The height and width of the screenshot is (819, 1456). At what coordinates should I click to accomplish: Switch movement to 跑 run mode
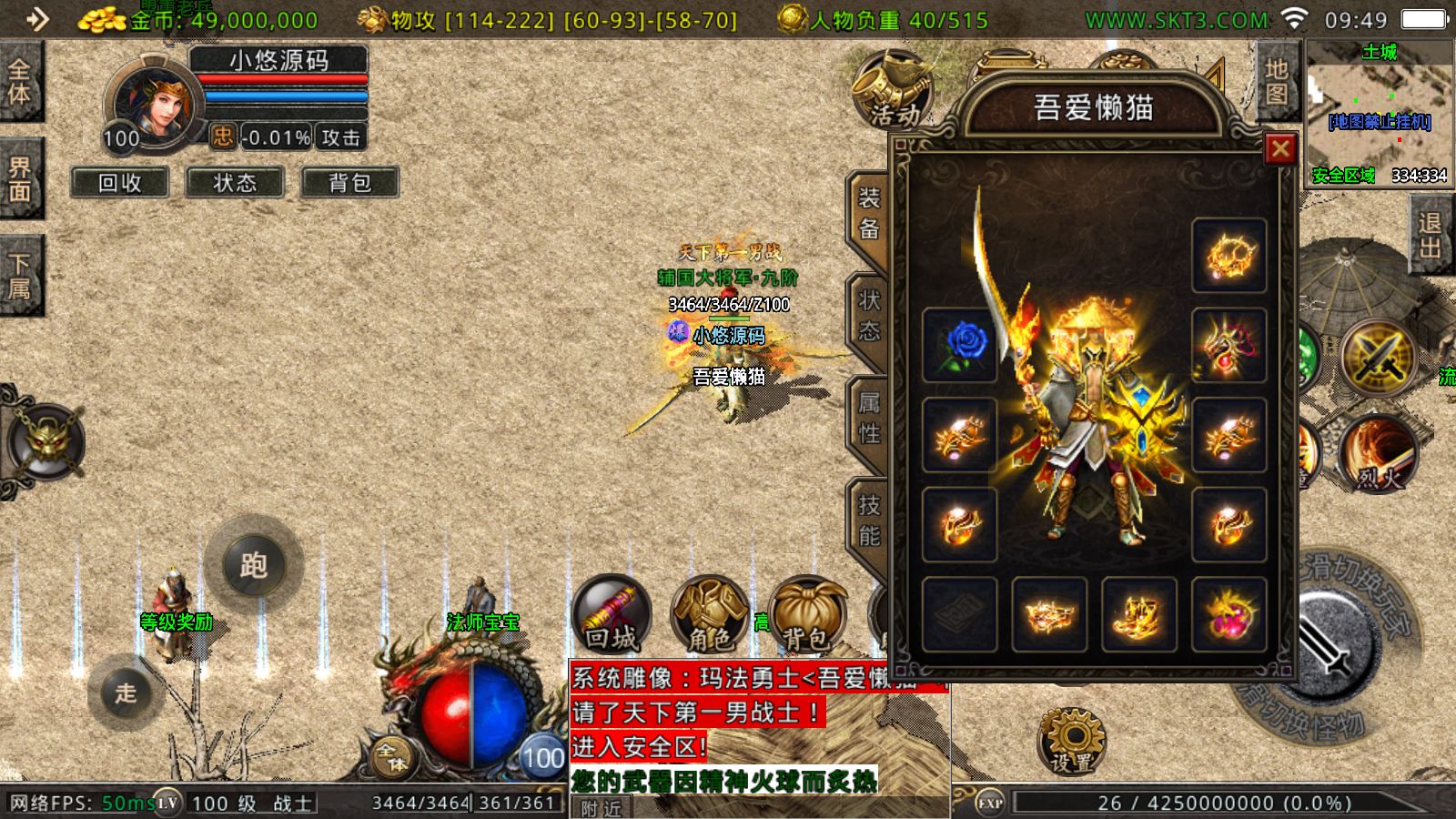coord(254,565)
